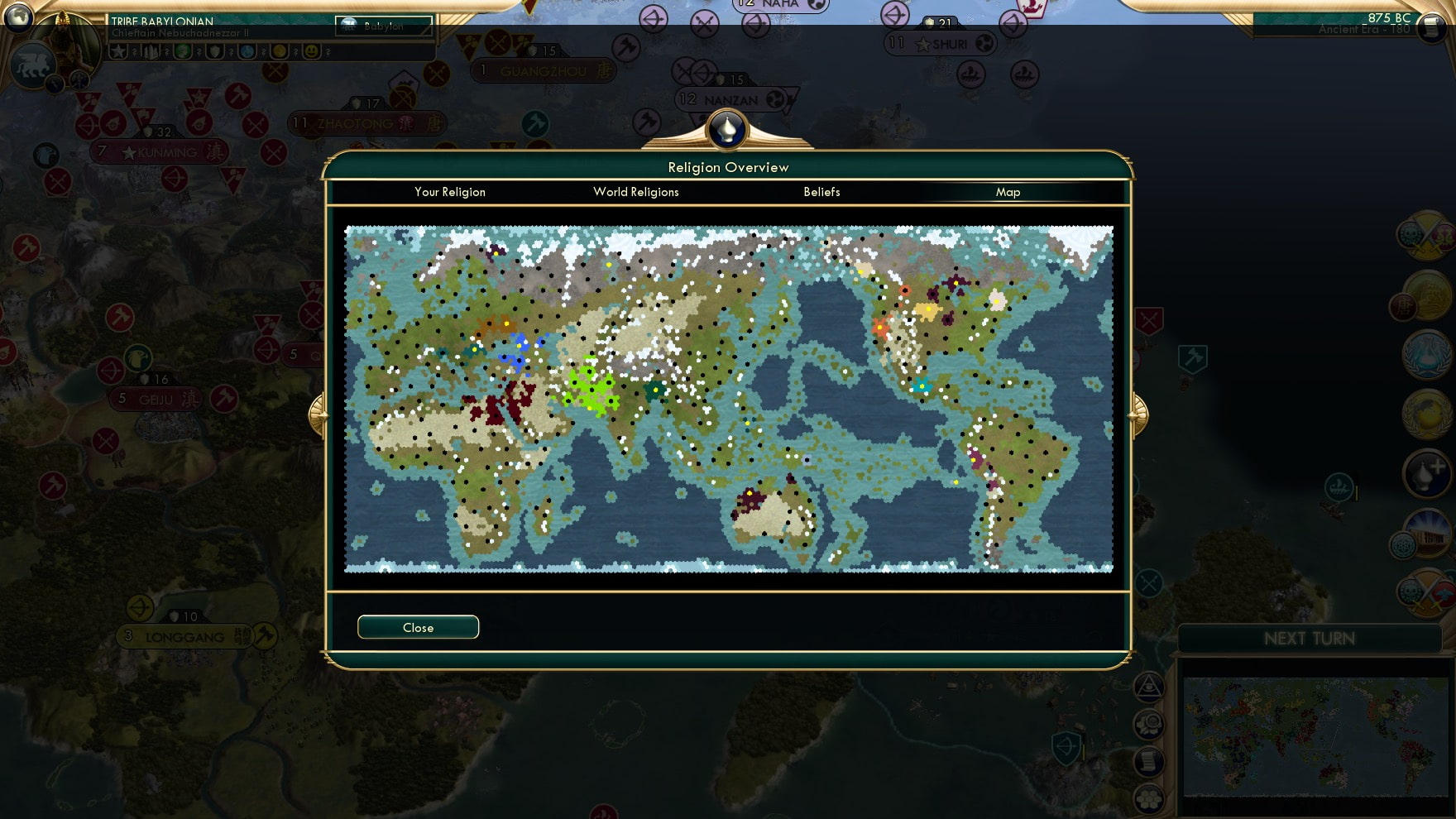Click the Close button
This screenshot has width=1456, height=819.
click(418, 626)
